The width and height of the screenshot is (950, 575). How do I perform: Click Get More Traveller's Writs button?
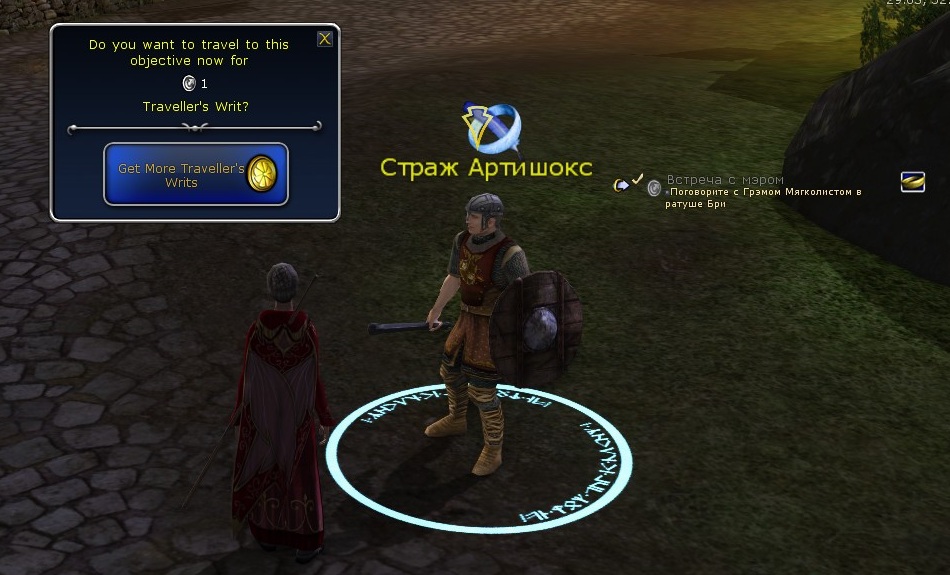point(196,175)
